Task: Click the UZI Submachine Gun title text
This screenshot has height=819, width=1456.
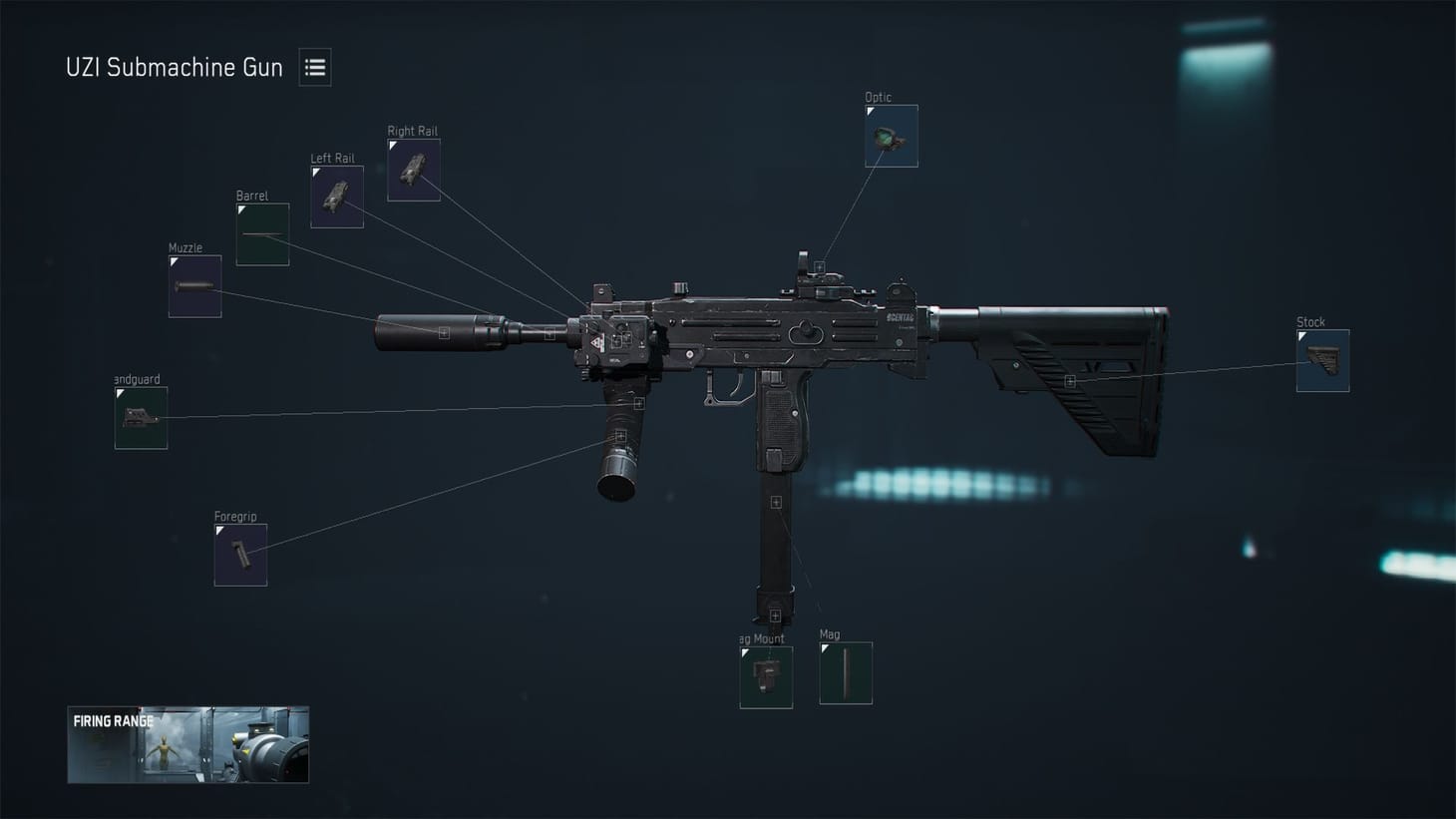Action: click(x=173, y=67)
